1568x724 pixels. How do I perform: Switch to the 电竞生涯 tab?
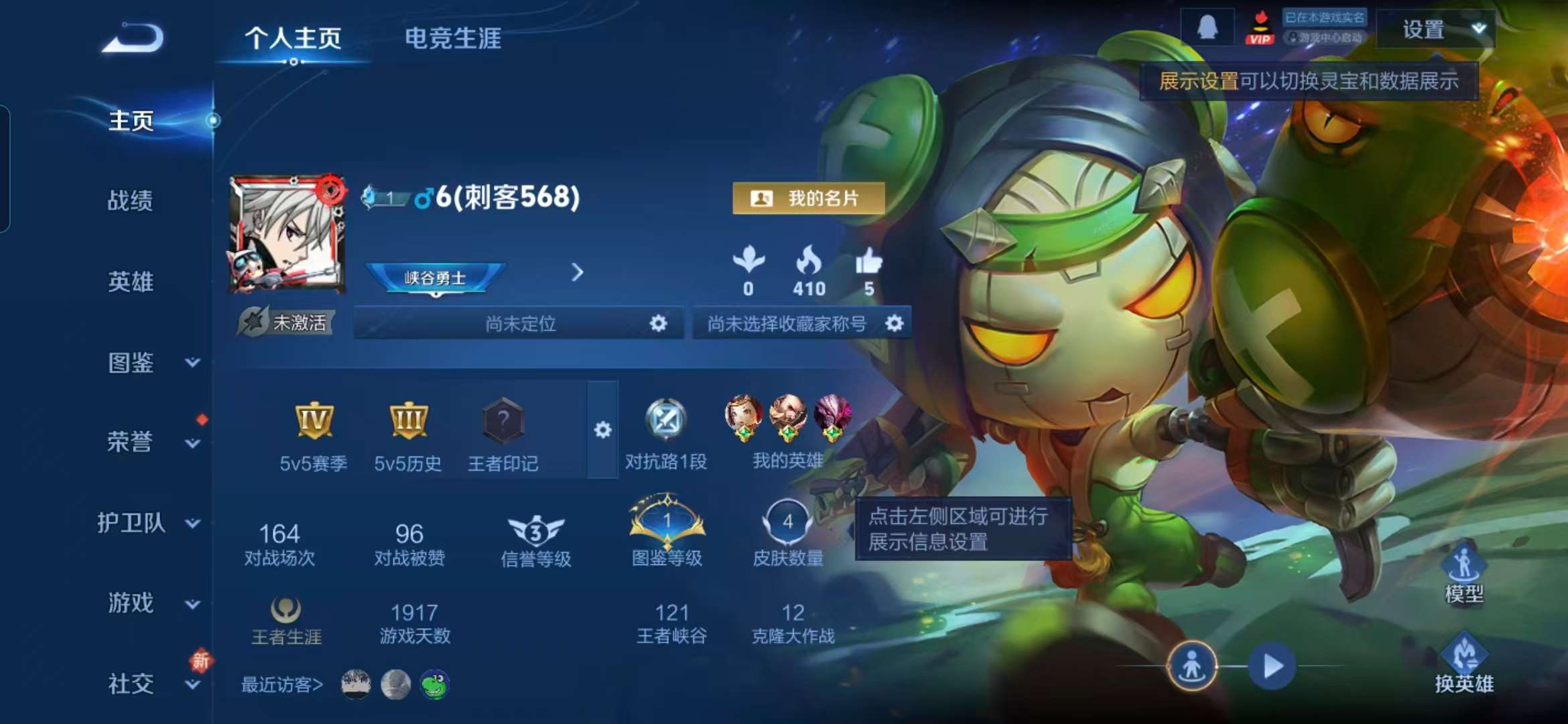tap(453, 39)
